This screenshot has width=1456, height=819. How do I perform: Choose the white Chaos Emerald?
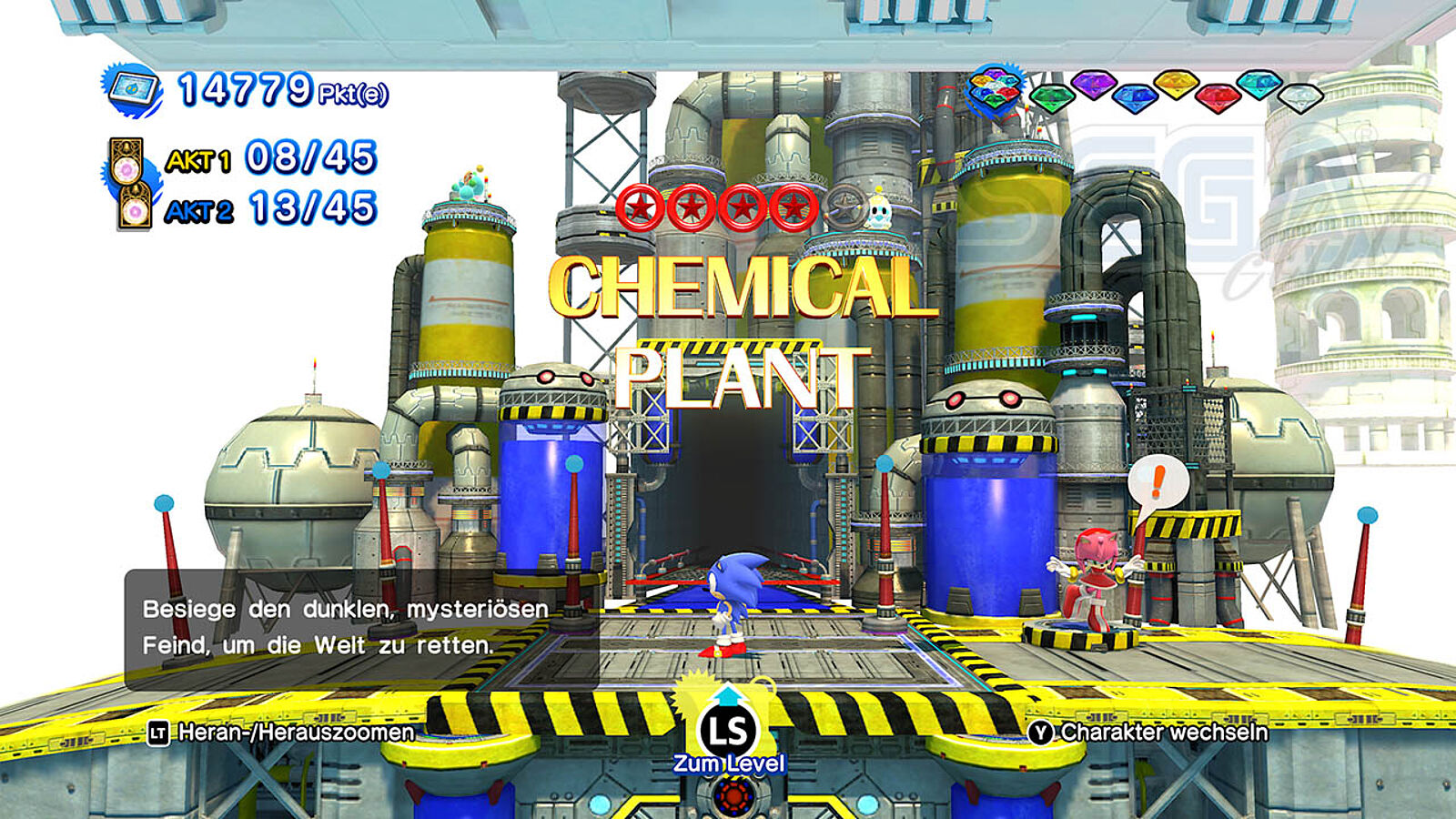tap(1300, 96)
